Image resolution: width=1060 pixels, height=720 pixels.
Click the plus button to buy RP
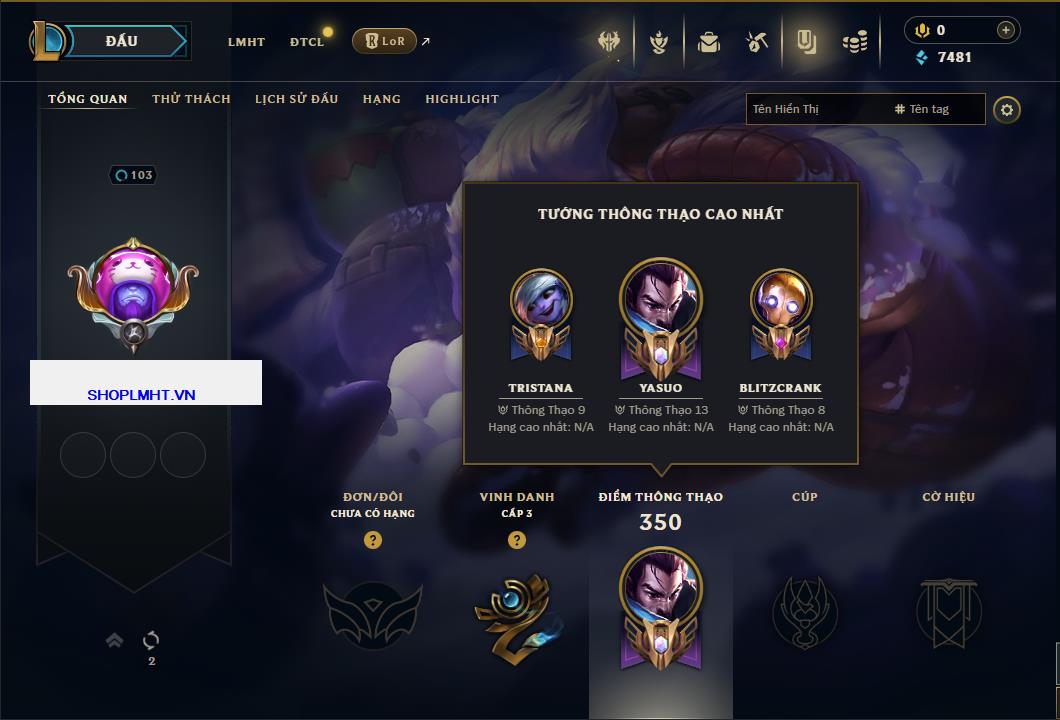[x=1005, y=30]
